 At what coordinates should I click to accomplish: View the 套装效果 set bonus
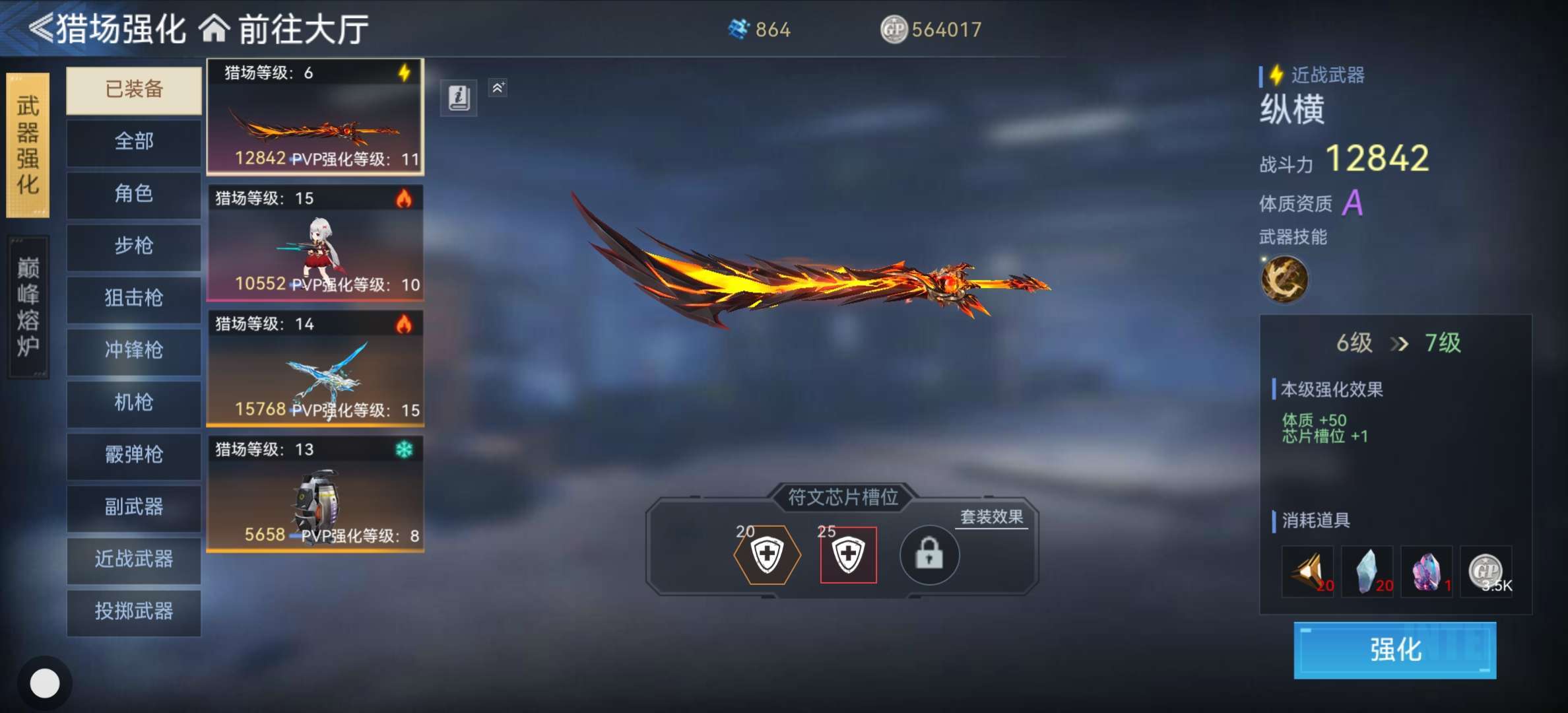tap(991, 517)
